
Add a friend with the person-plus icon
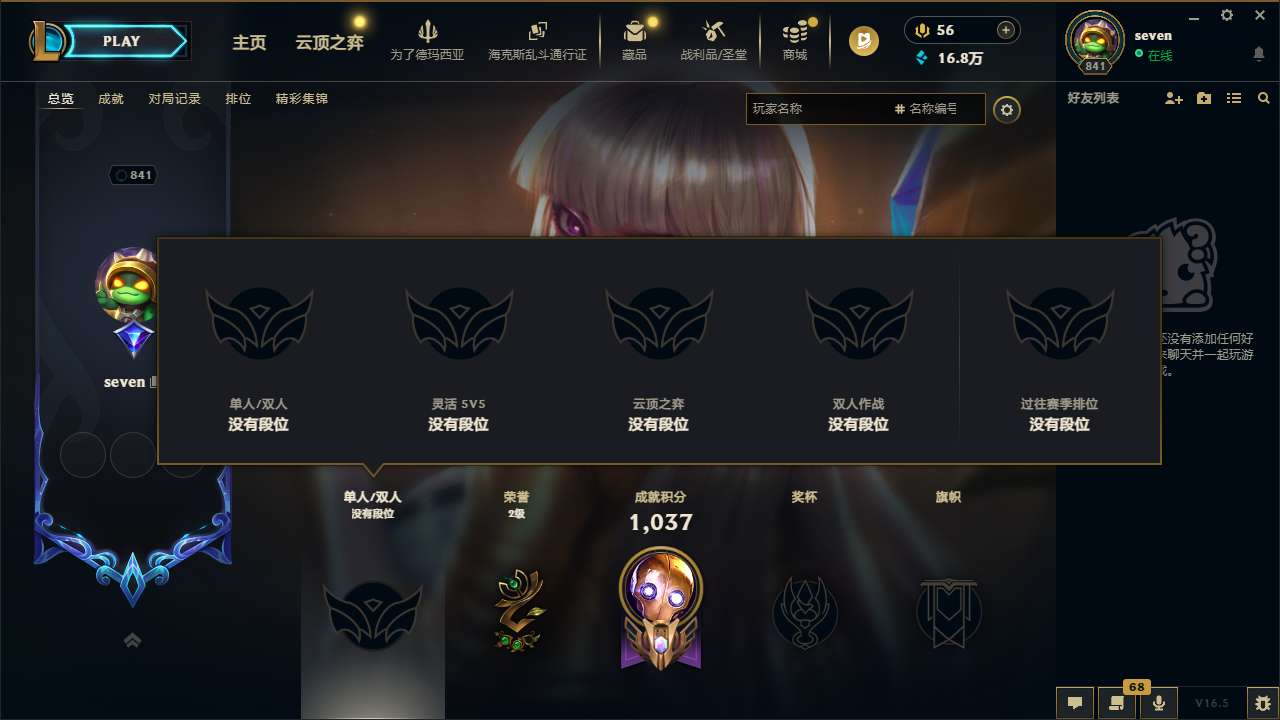pos(1172,98)
